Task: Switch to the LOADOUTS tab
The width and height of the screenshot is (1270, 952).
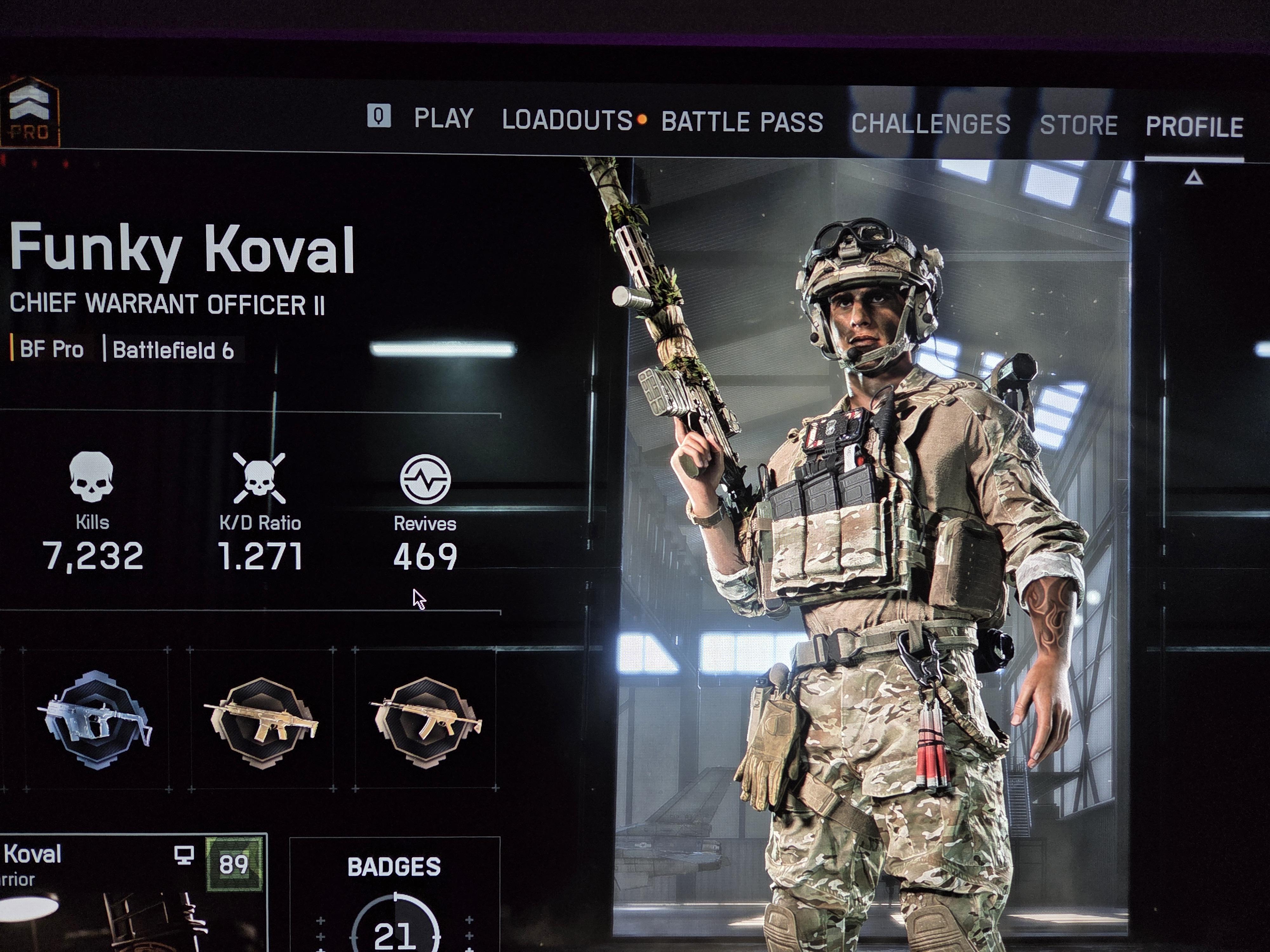Action: (567, 121)
